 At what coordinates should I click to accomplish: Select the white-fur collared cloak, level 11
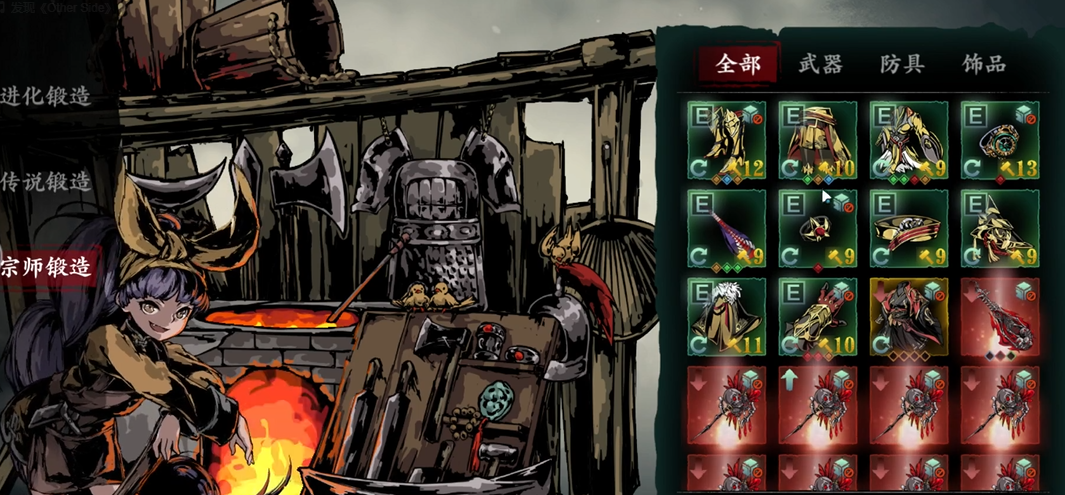[x=727, y=318]
